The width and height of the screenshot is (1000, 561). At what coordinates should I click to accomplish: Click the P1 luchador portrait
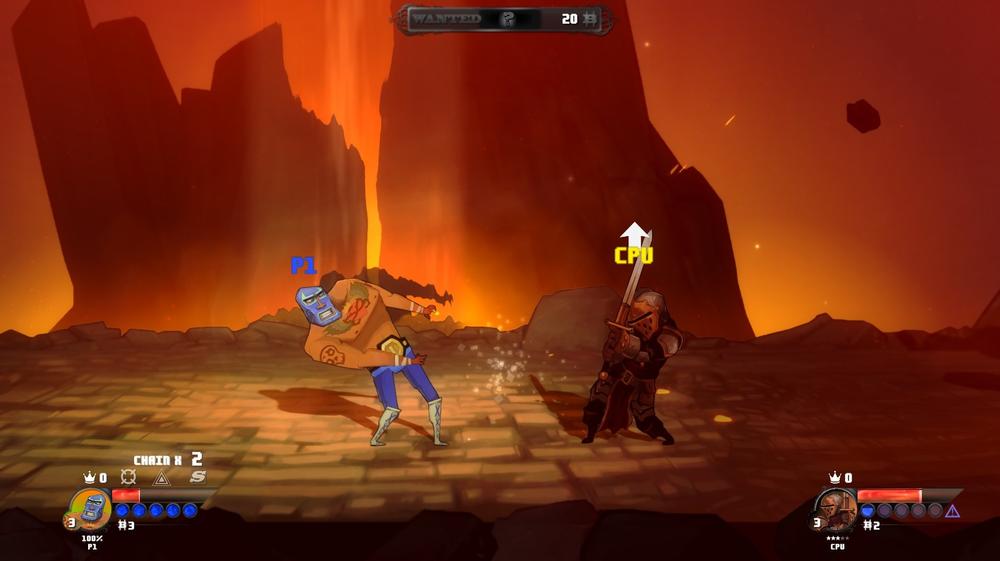(91, 509)
